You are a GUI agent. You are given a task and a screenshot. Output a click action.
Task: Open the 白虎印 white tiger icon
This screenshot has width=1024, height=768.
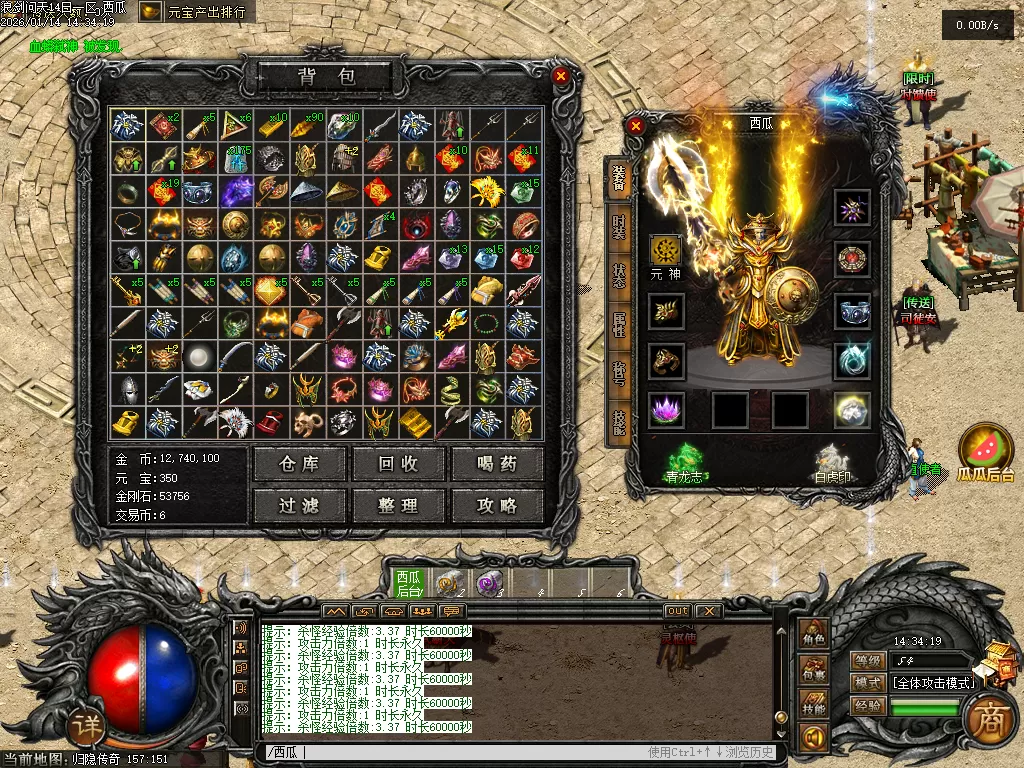(x=832, y=462)
